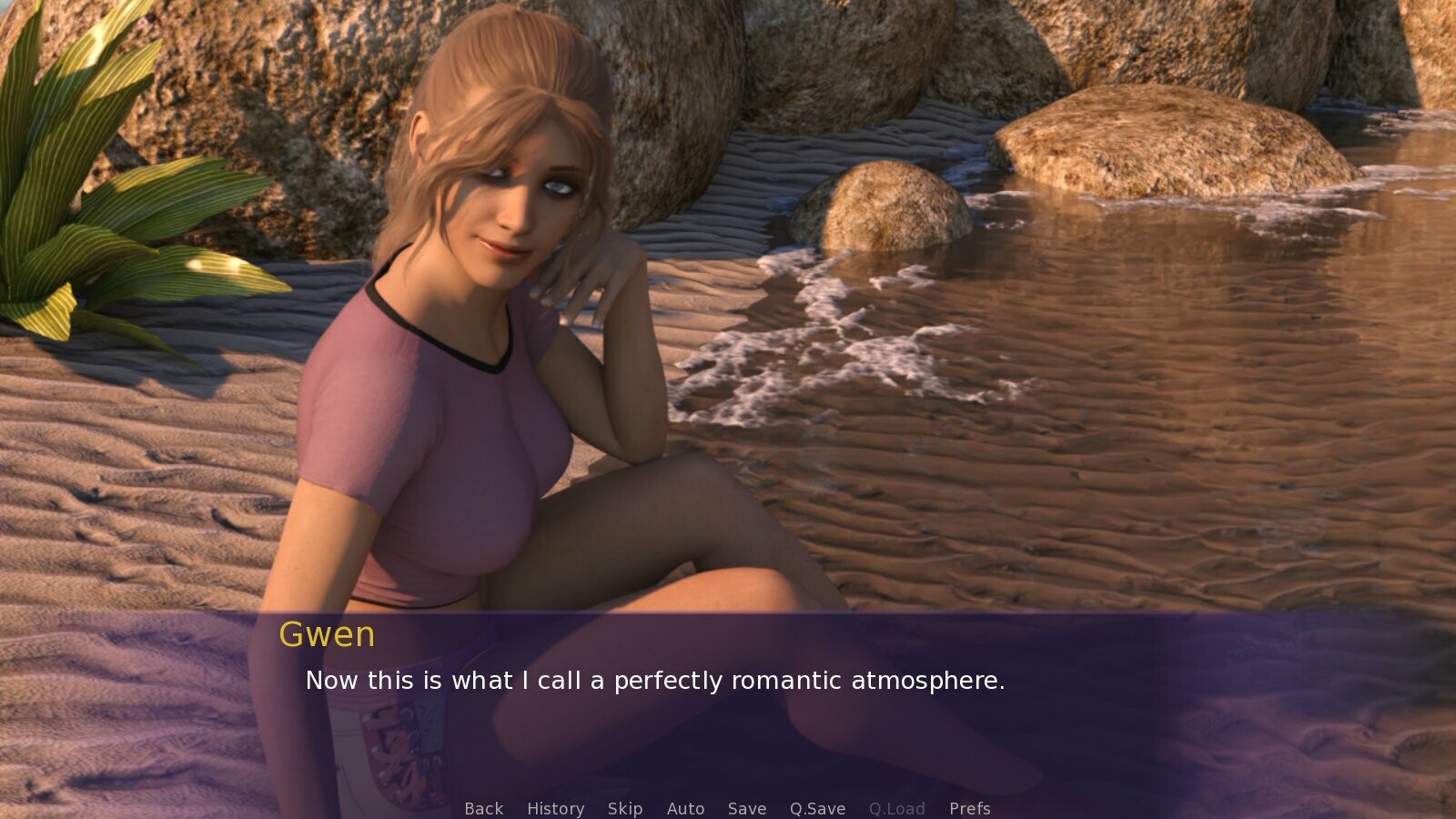Screen dimensions: 1456x819
Task: Click Q.Save to store a quick snapshot
Action: [x=816, y=808]
